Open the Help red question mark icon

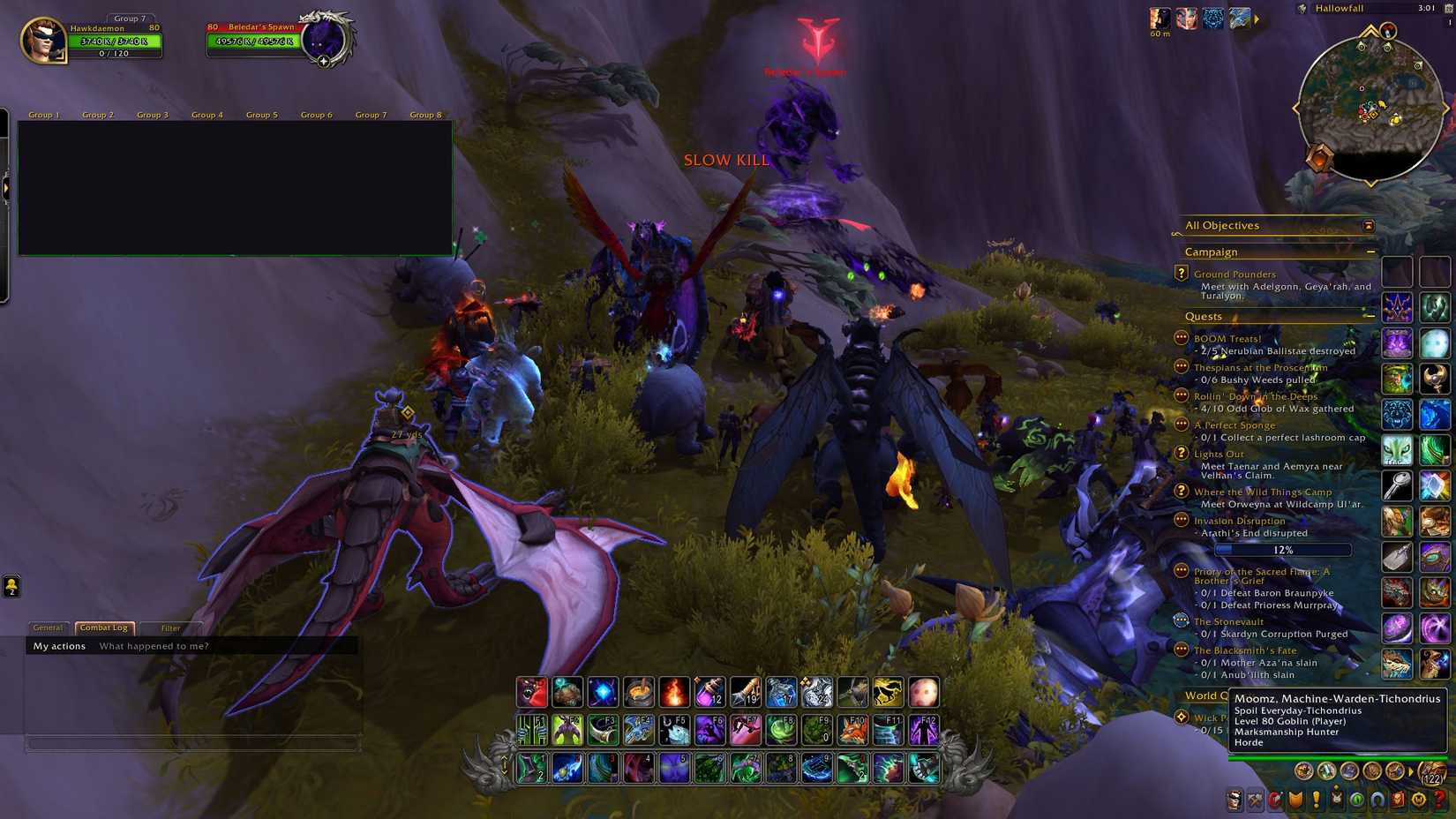pos(1438,801)
